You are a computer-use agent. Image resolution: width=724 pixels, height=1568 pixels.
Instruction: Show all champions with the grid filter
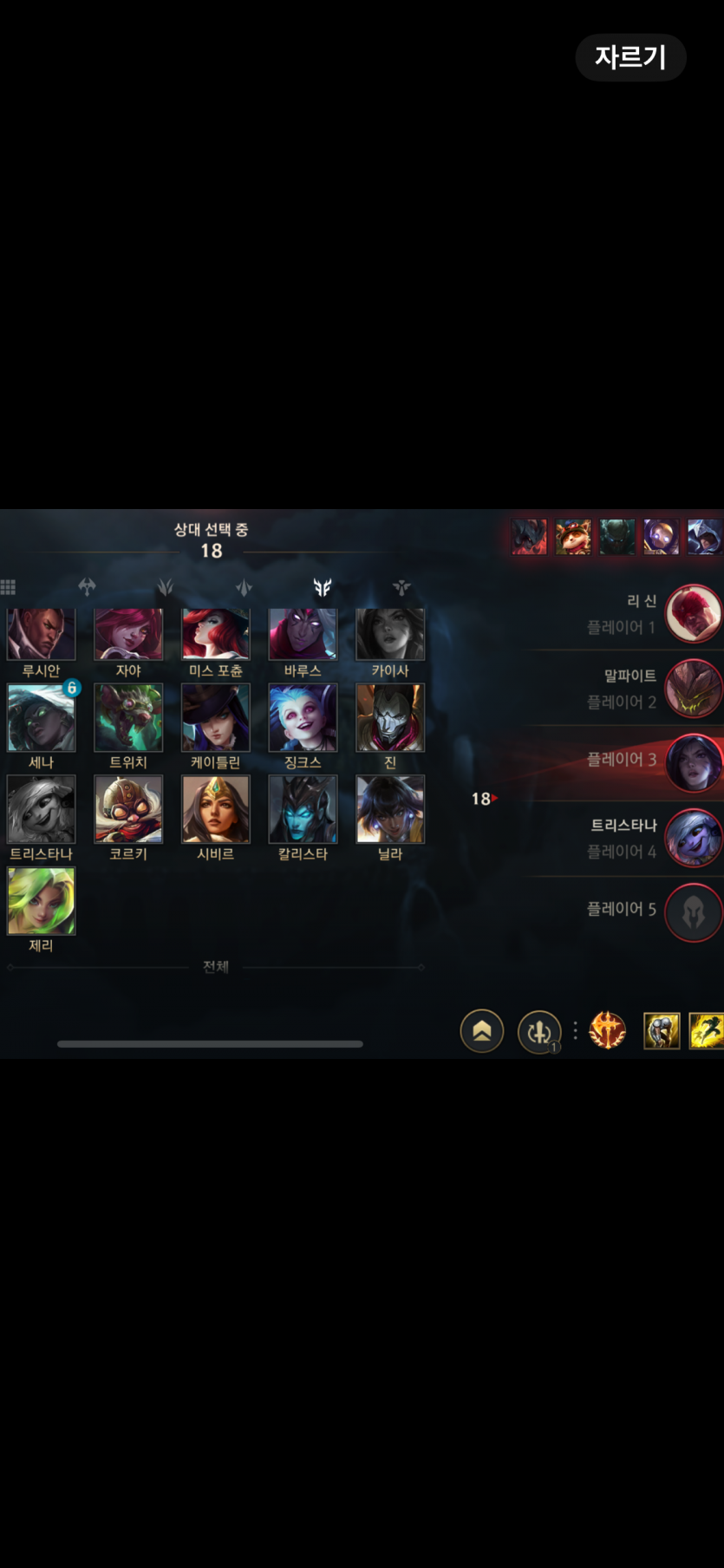9,587
